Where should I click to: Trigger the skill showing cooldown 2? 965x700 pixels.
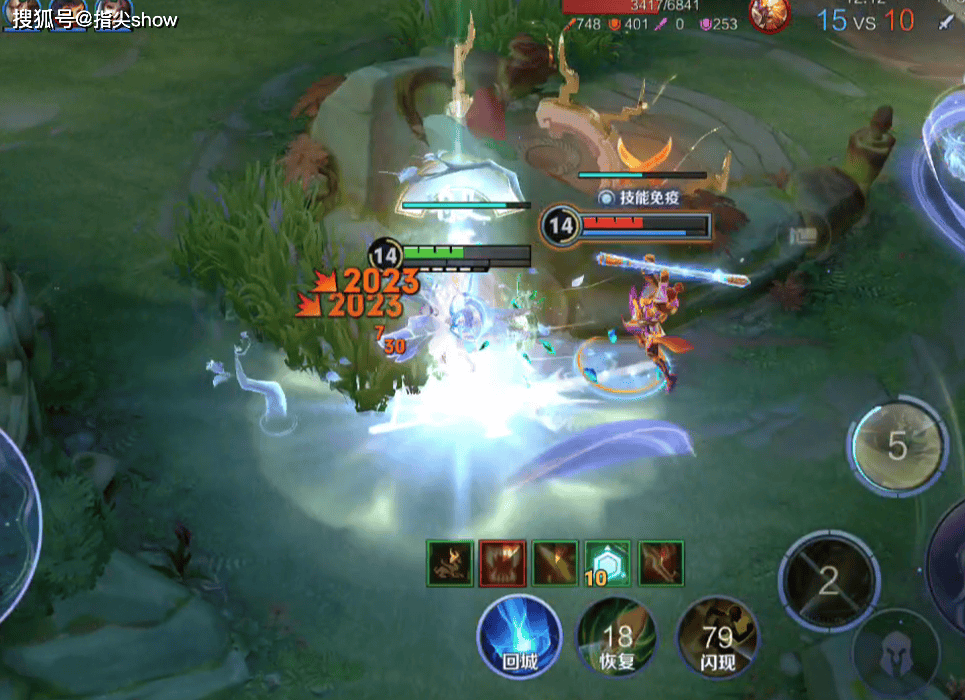tap(828, 581)
